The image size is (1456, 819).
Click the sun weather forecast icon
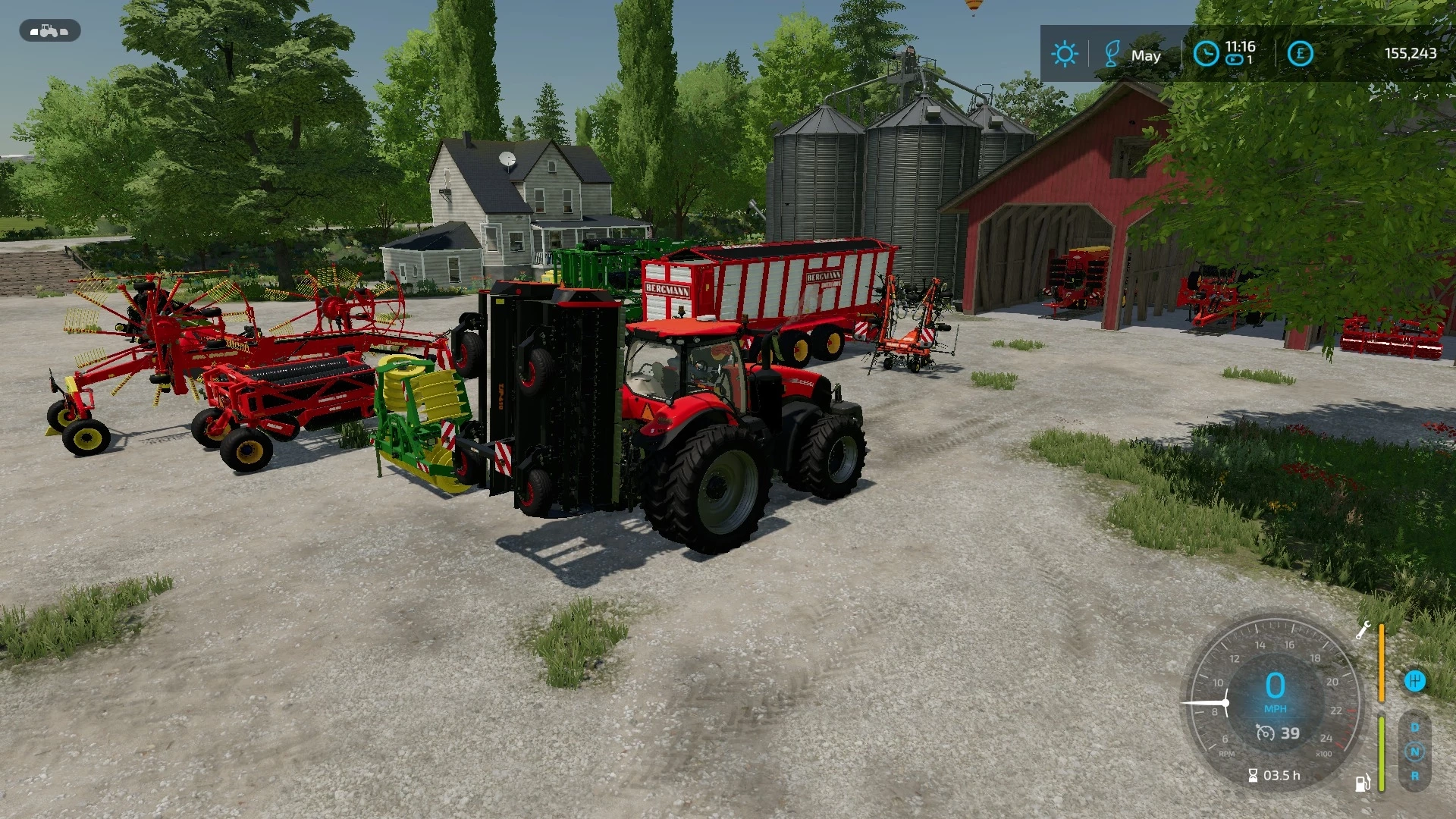tap(1065, 53)
